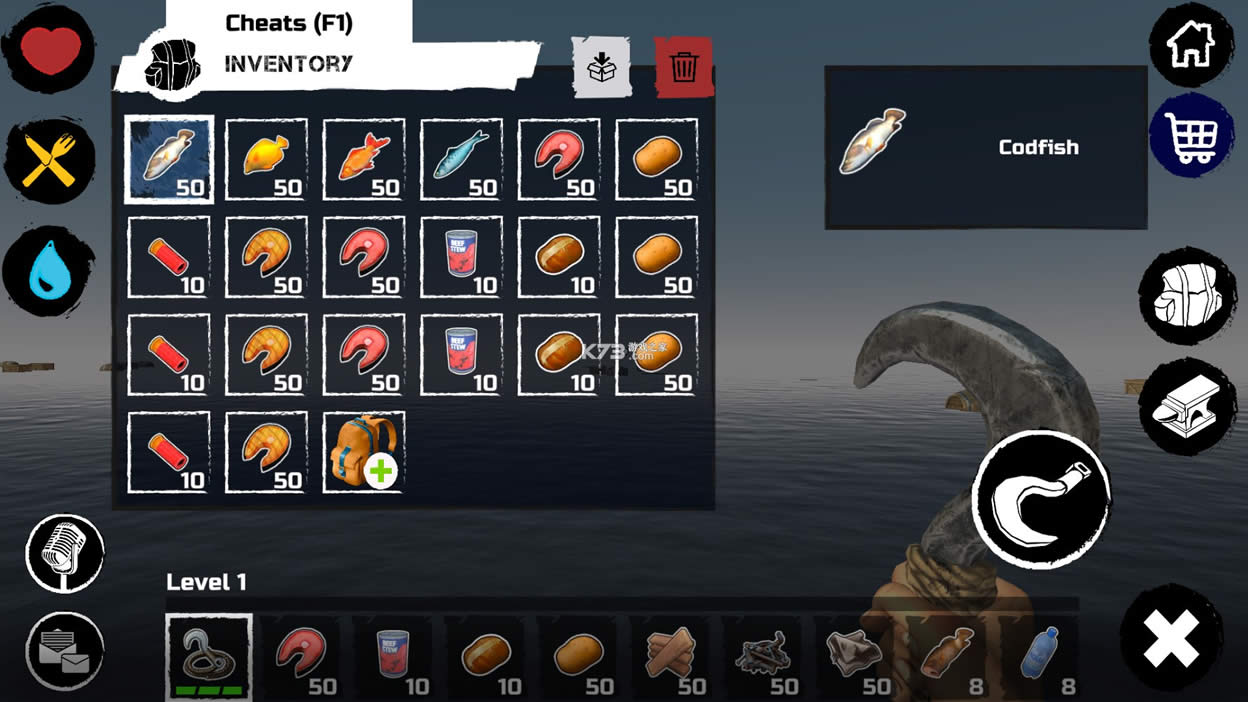Open the backpack inventory icon on right

tap(1187, 296)
